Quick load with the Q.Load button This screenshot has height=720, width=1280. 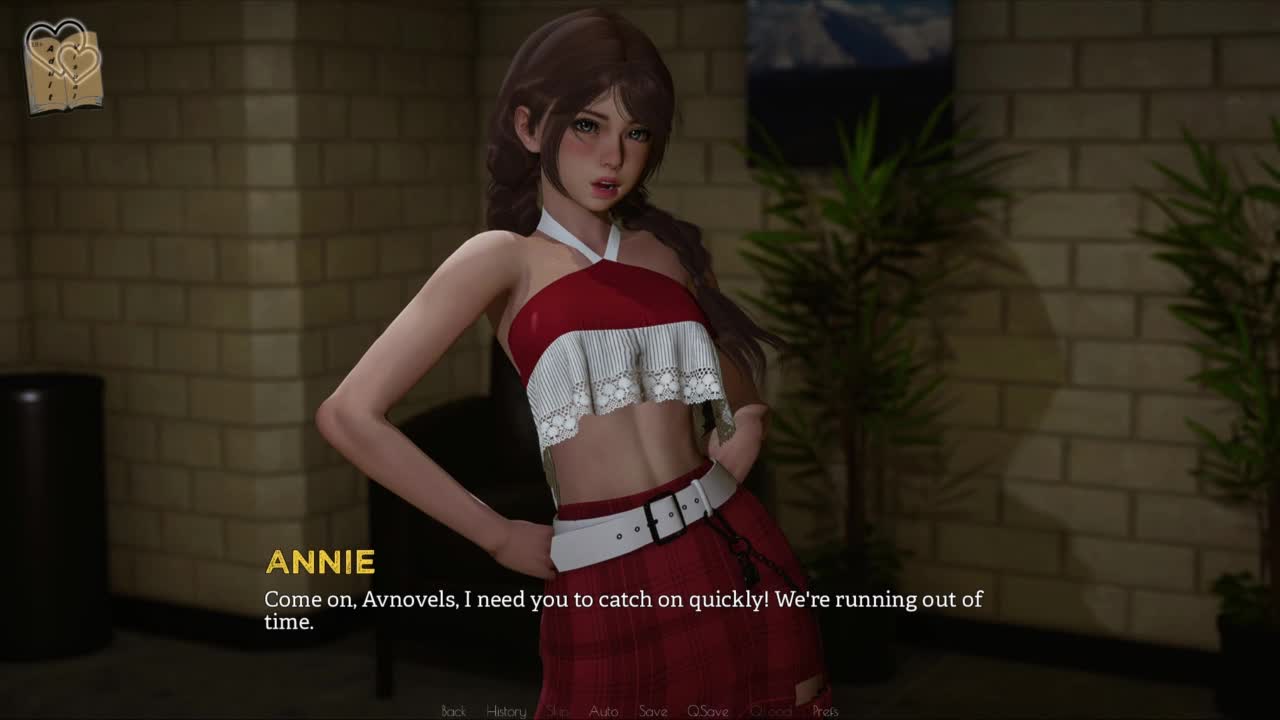click(770, 711)
